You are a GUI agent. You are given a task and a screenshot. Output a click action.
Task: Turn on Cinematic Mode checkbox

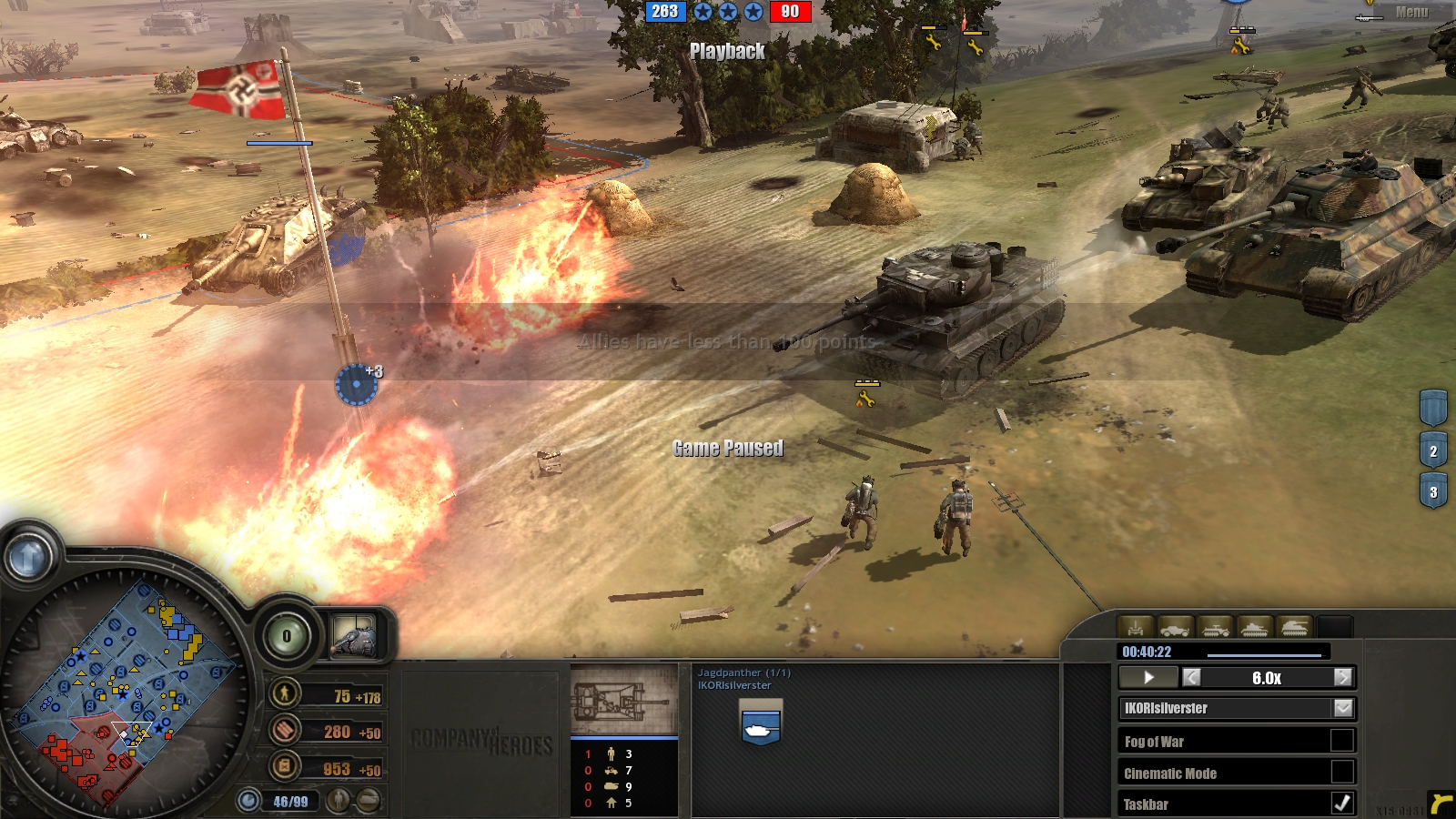tap(1342, 773)
